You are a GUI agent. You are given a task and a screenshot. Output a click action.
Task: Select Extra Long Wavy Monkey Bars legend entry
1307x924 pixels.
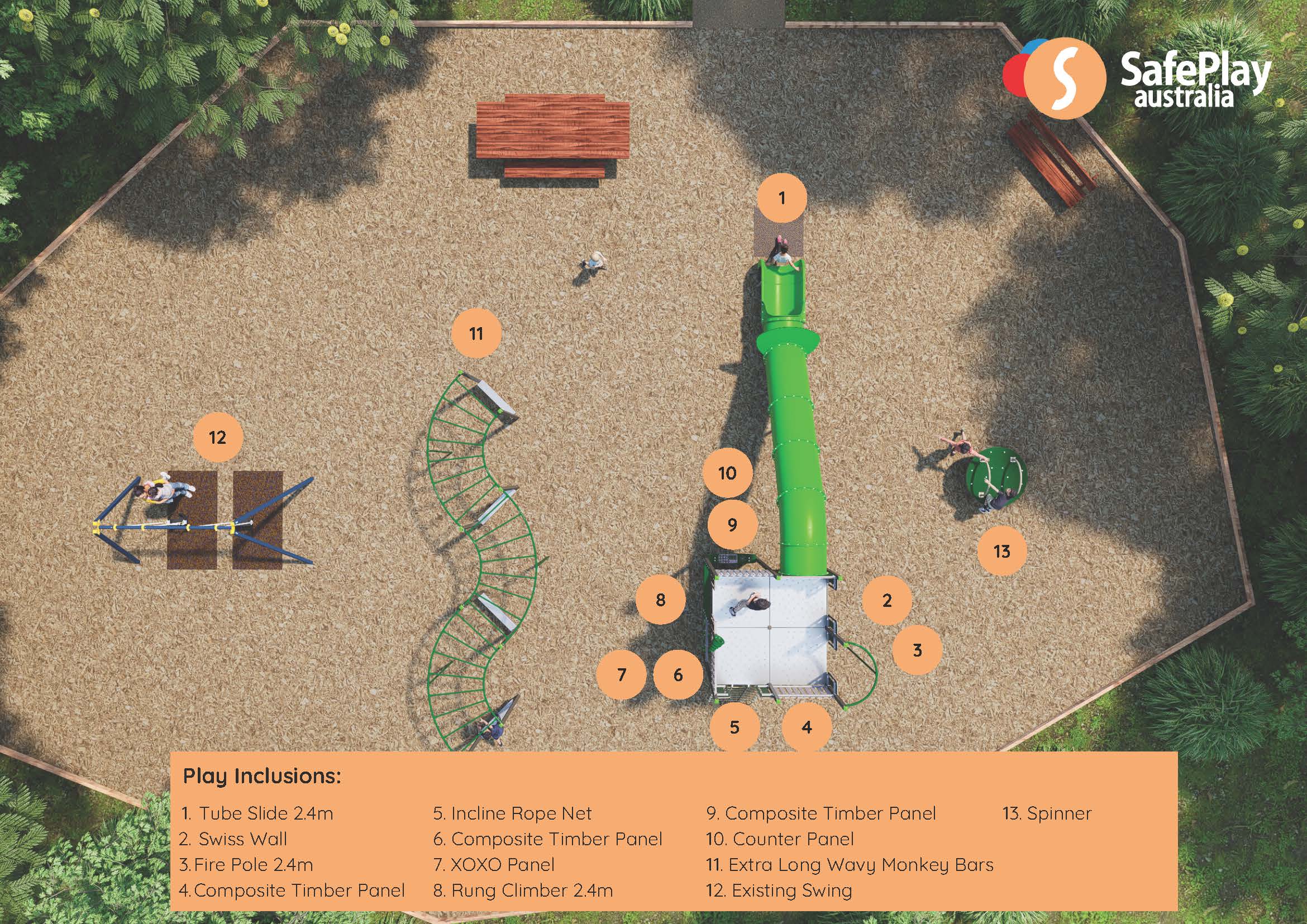click(x=850, y=865)
